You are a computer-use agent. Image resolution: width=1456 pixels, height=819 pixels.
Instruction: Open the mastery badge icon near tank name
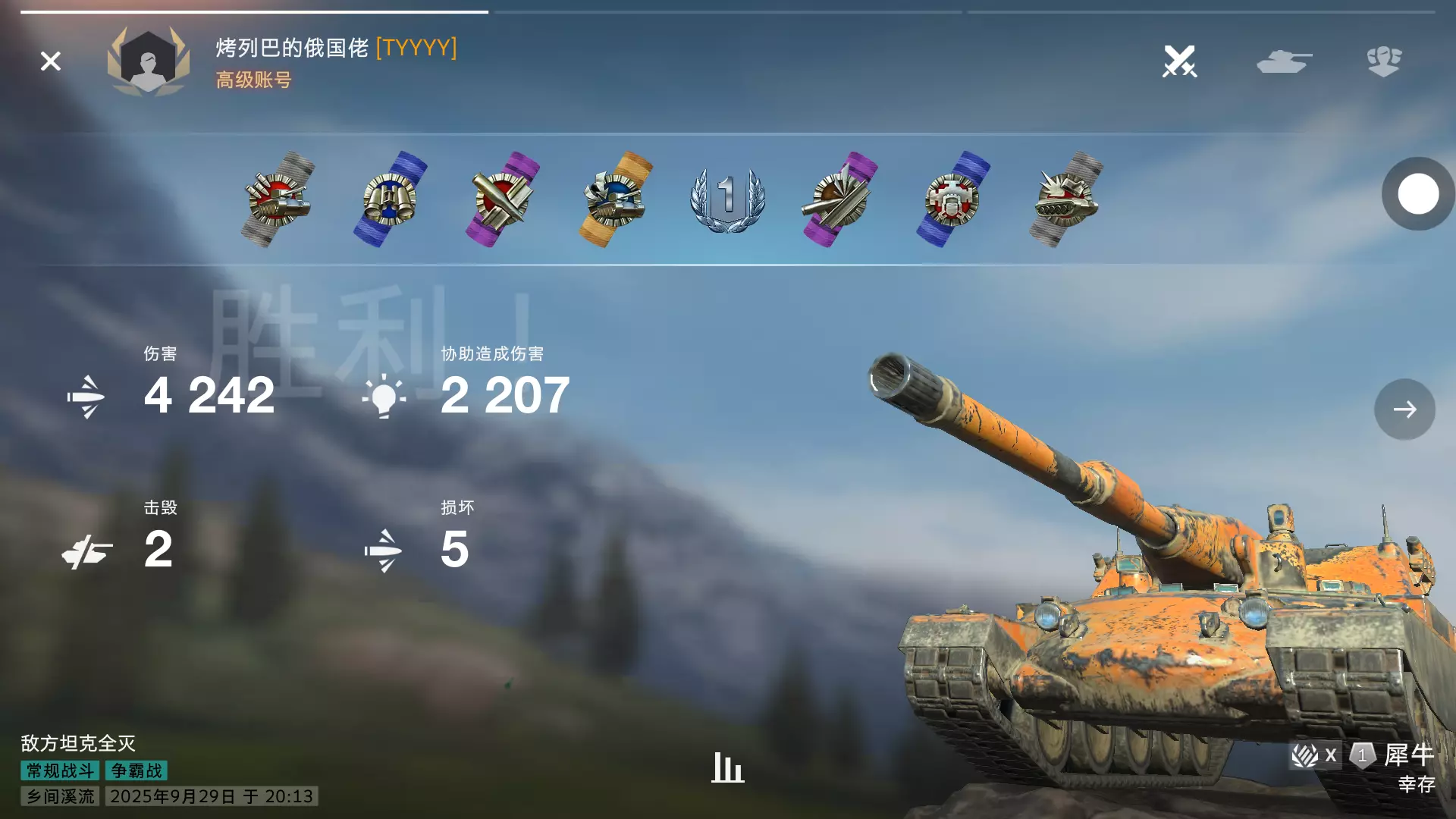click(1363, 755)
